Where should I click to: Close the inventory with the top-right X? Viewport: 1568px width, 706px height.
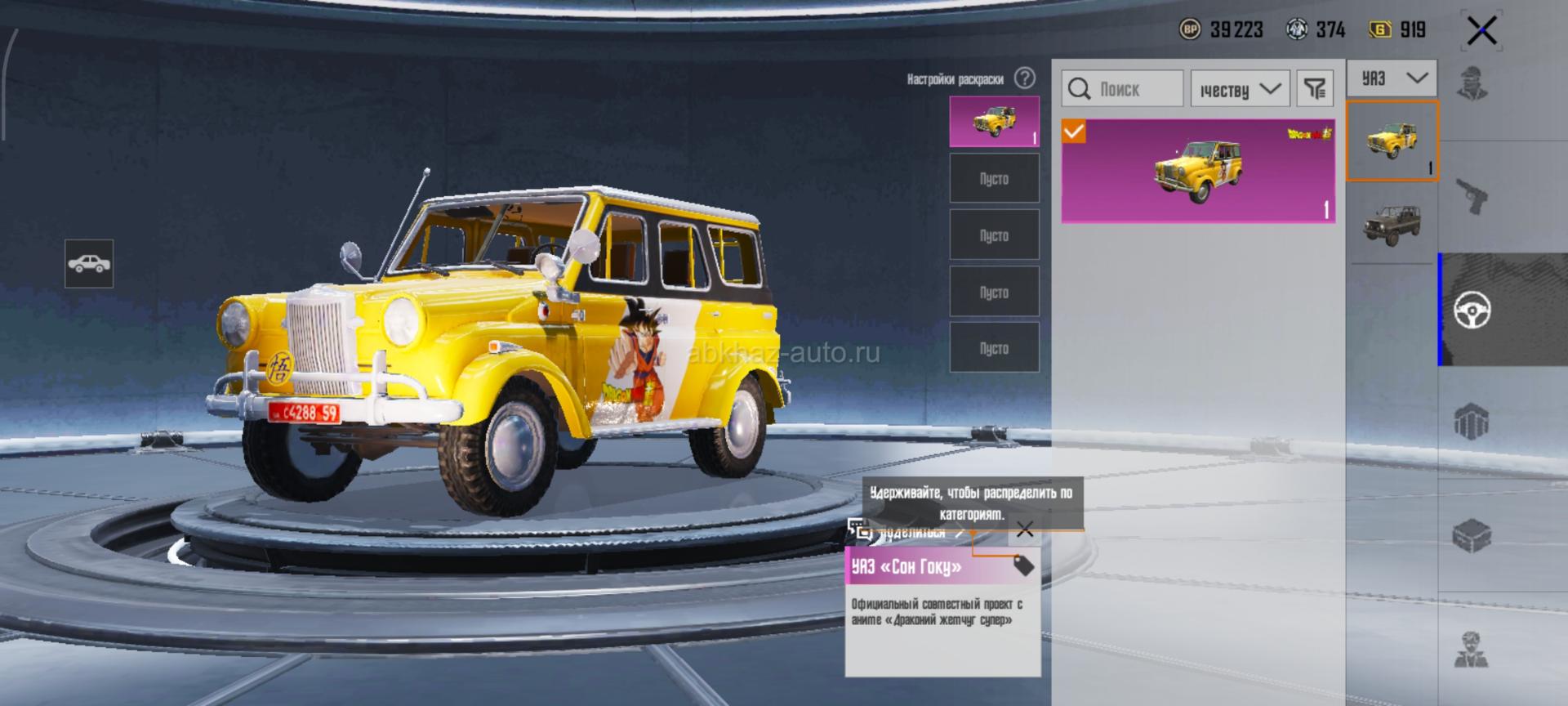point(1481,31)
